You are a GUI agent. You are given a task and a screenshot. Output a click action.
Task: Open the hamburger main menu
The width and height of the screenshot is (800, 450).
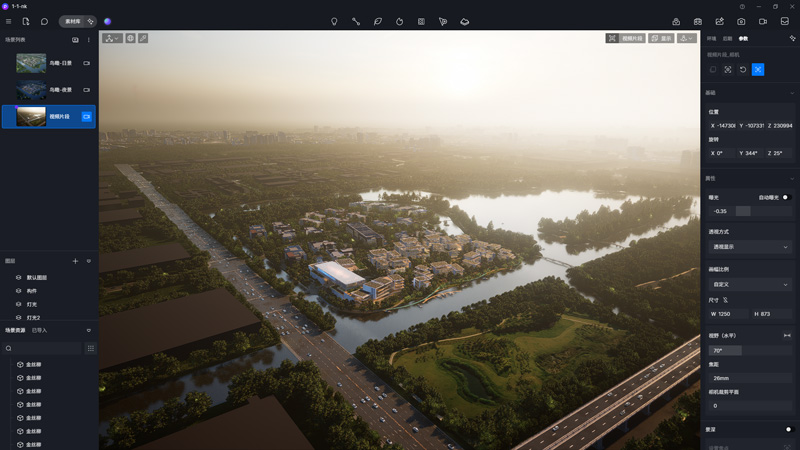pos(9,21)
